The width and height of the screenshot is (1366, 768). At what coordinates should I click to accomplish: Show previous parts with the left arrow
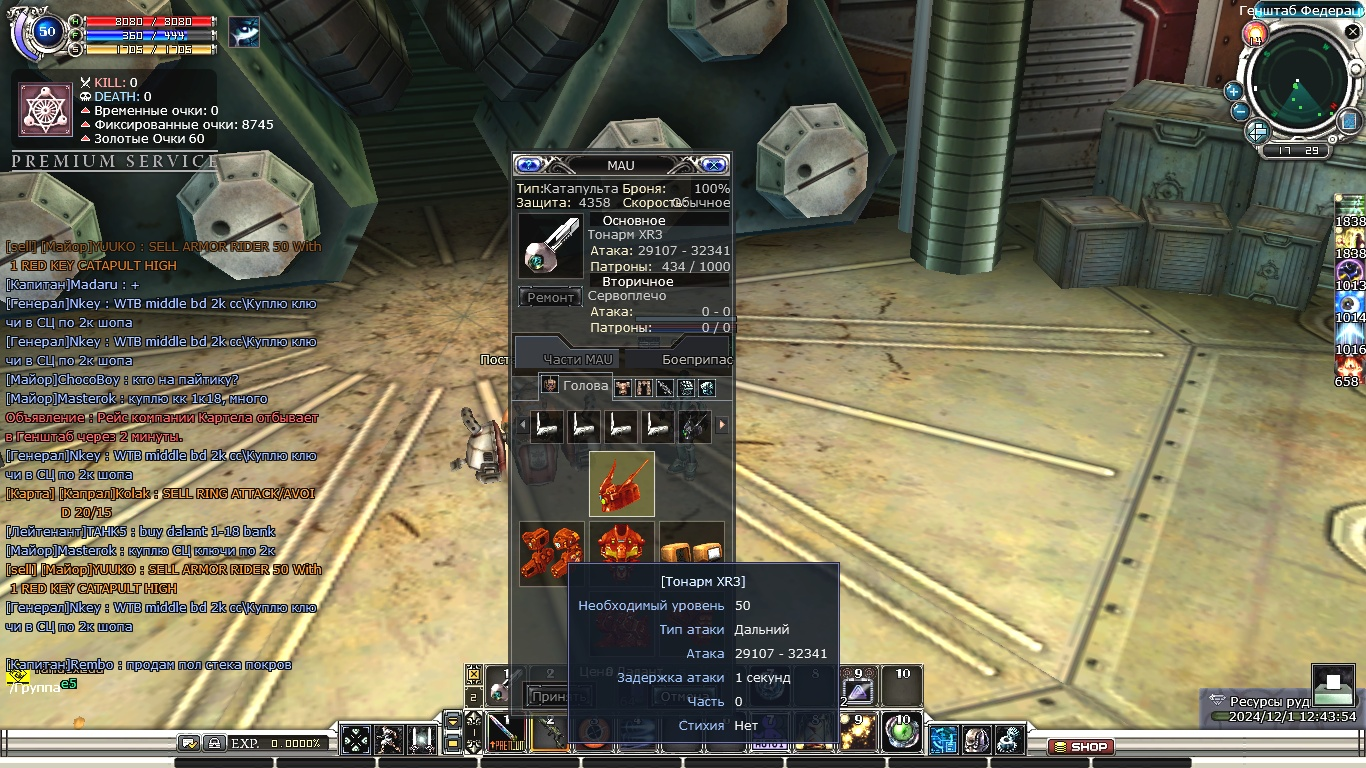click(521, 425)
